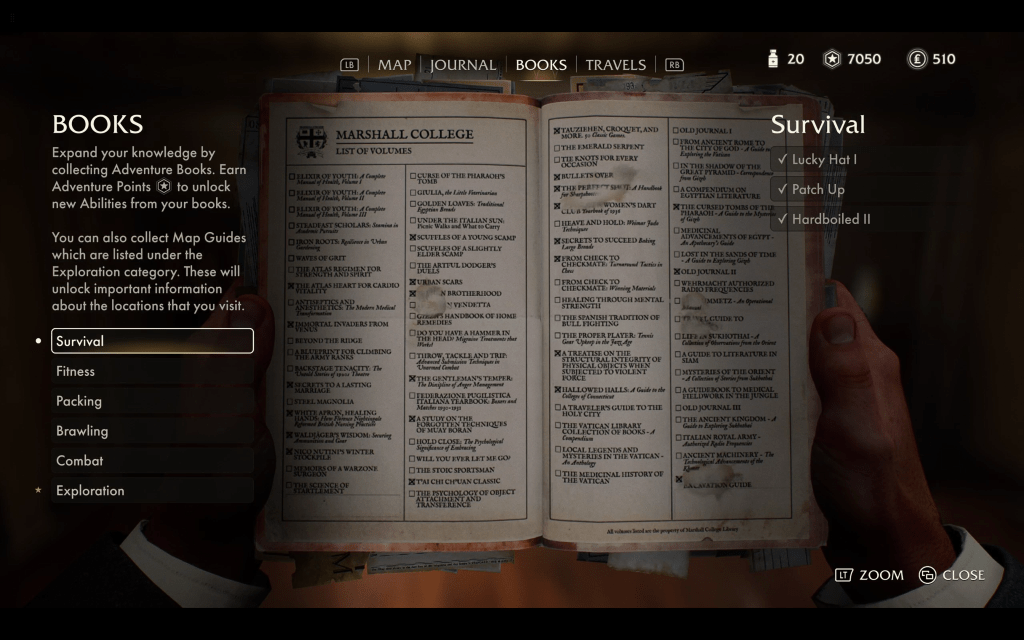The width and height of the screenshot is (1024, 640).
Task: Go to the Travels tab
Action: (616, 65)
